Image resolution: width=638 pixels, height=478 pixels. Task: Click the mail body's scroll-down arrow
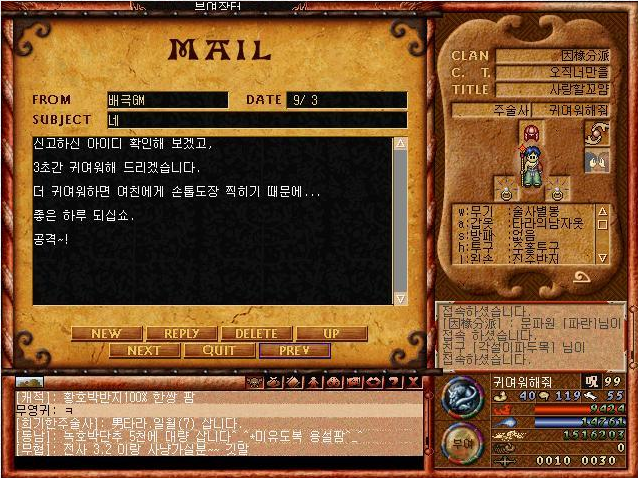pyautogui.click(x=400, y=297)
